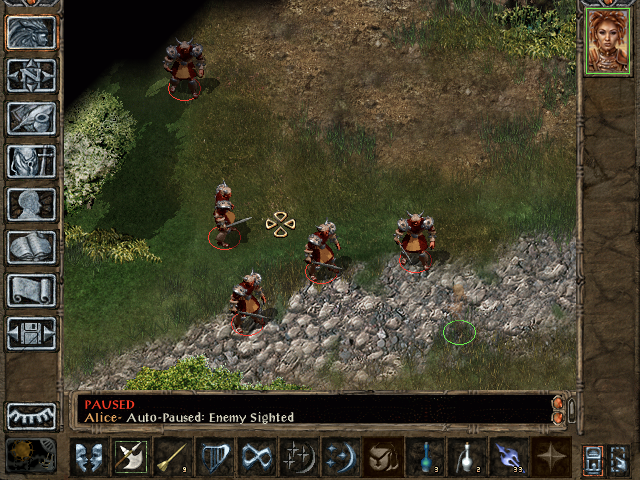Select the ranged weapon slot showing 9
The width and height of the screenshot is (640, 480).
coord(172,456)
